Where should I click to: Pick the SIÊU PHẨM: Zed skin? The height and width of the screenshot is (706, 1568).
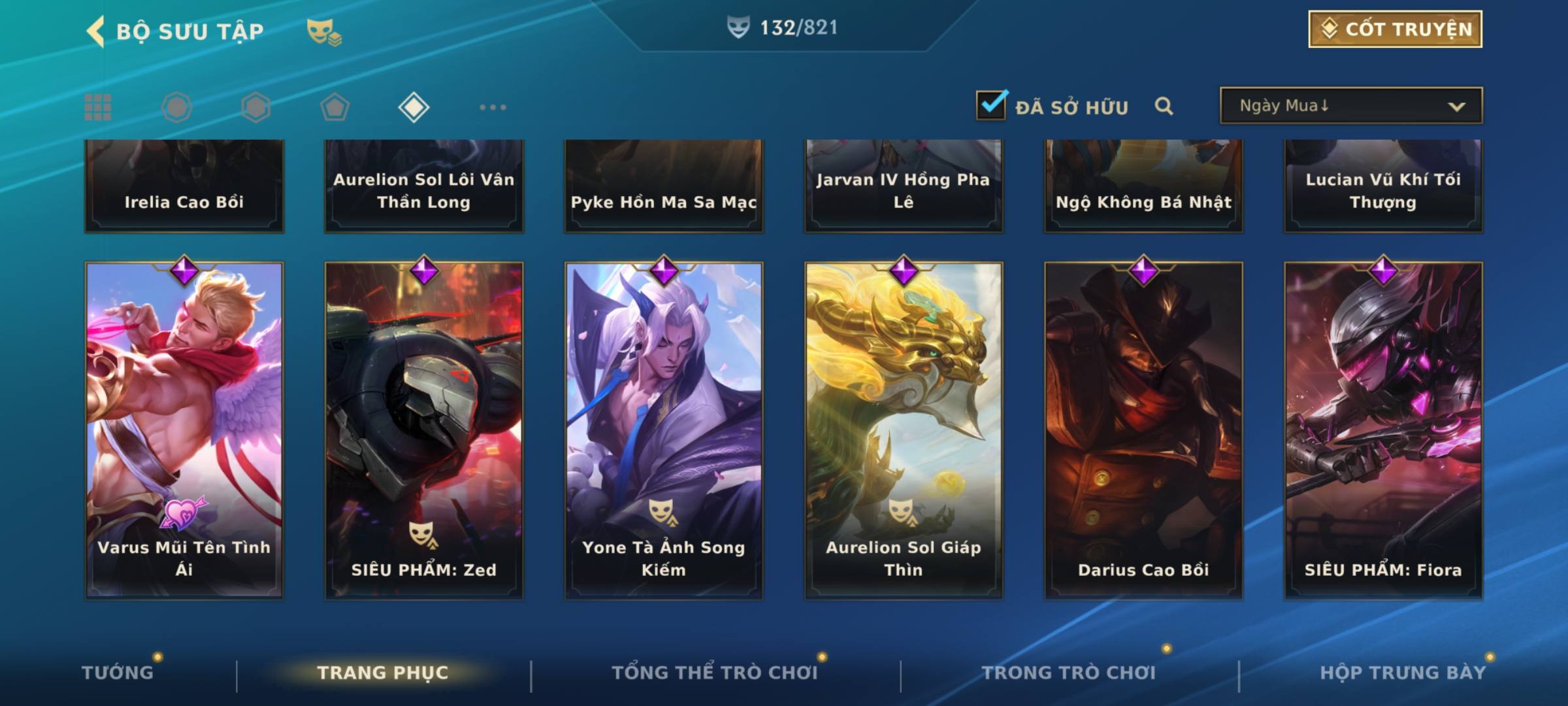[424, 430]
